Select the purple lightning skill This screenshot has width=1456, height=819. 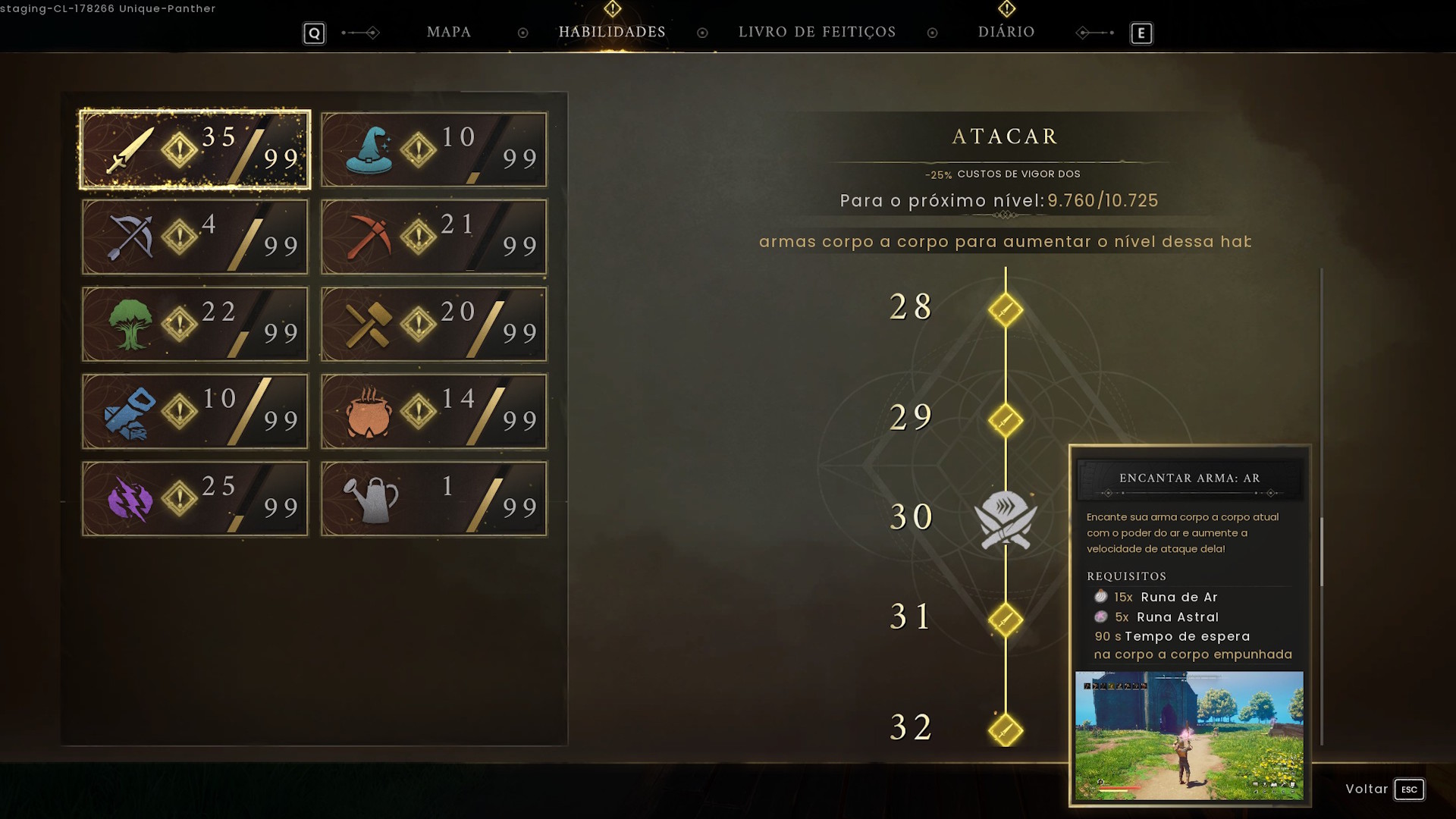click(193, 498)
